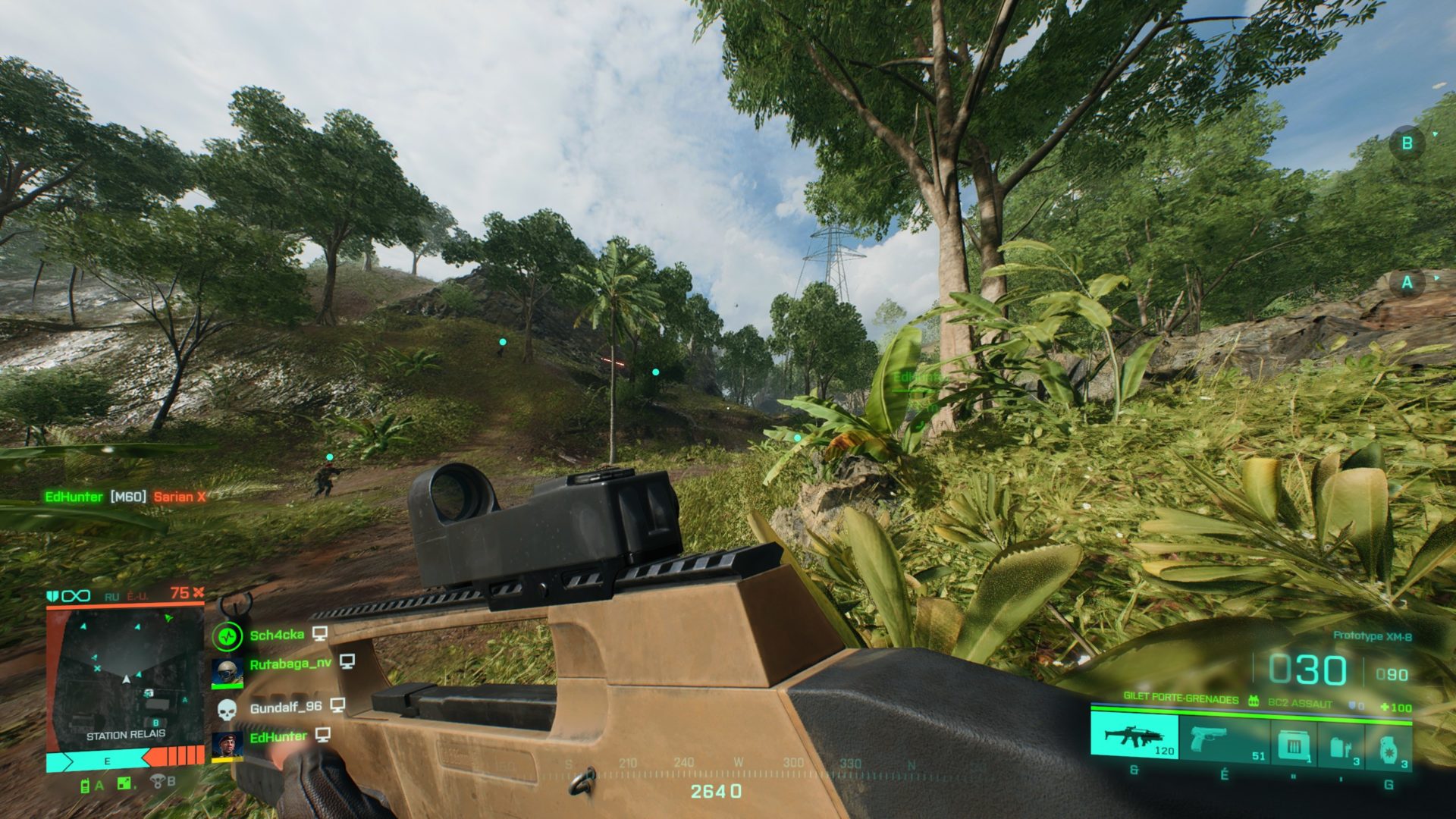Select EdHunter in the squad list
Viewport: 1456px width, 819px height.
tap(278, 736)
